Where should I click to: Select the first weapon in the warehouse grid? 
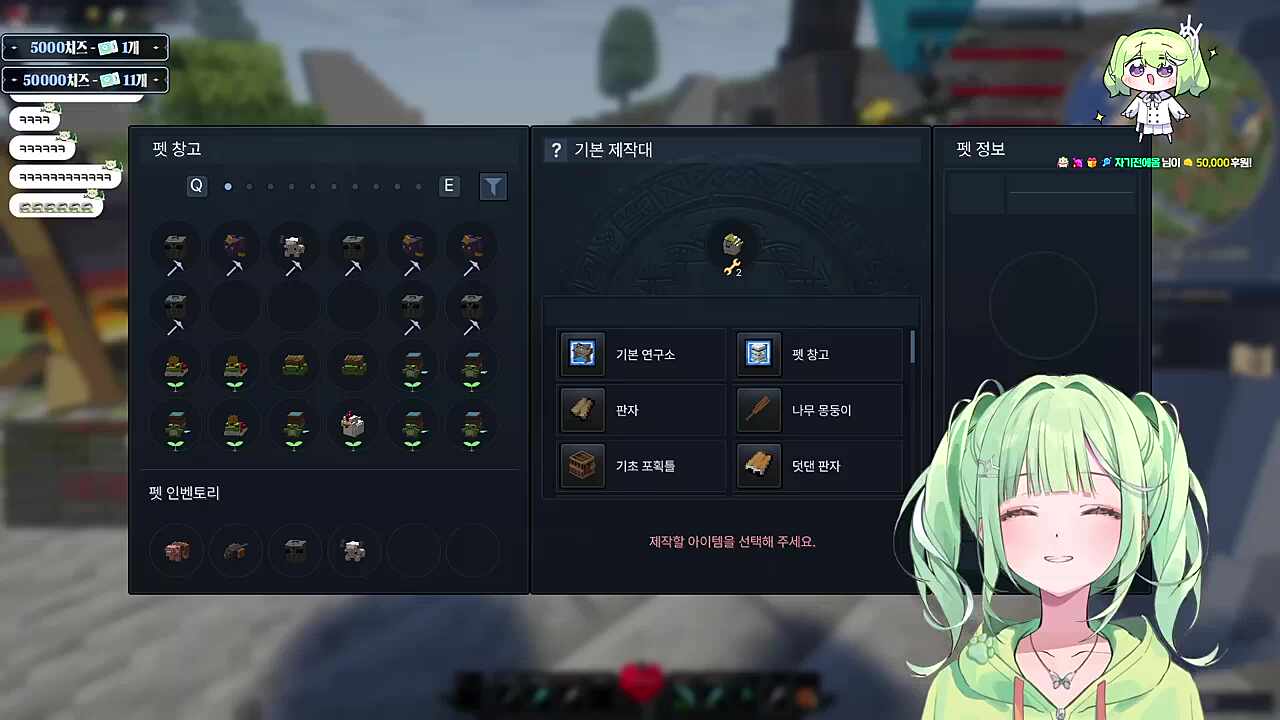pyautogui.click(x=175, y=249)
